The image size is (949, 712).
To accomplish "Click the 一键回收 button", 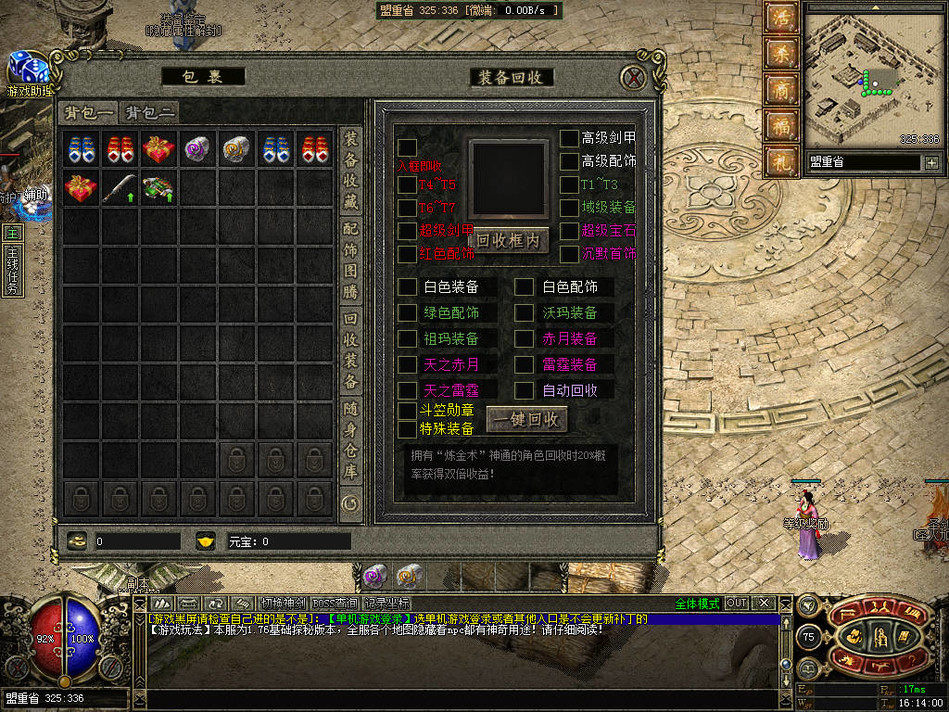I will pyautogui.click(x=526, y=419).
